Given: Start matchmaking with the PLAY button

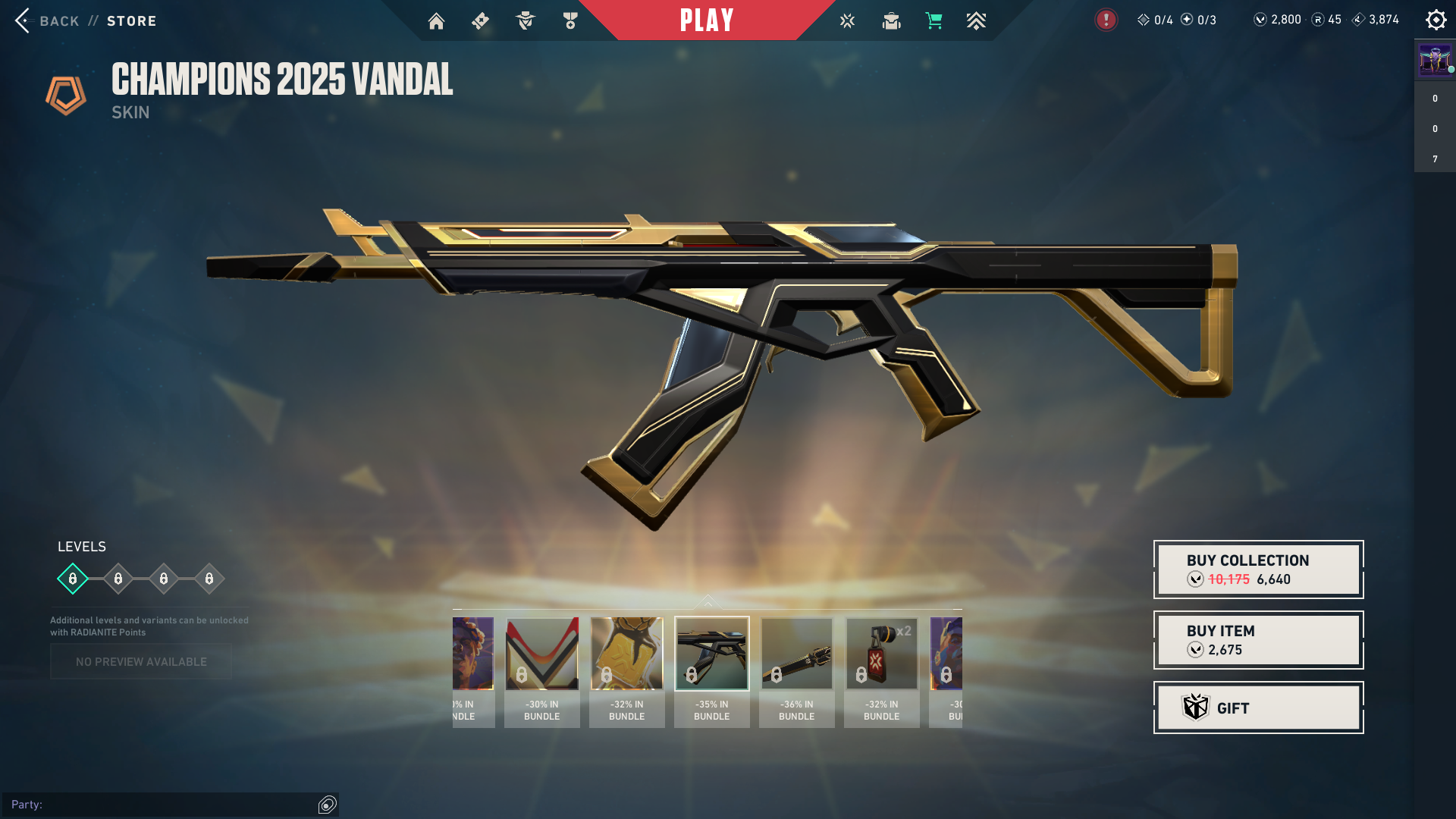Looking at the screenshot, I should click(x=707, y=20).
